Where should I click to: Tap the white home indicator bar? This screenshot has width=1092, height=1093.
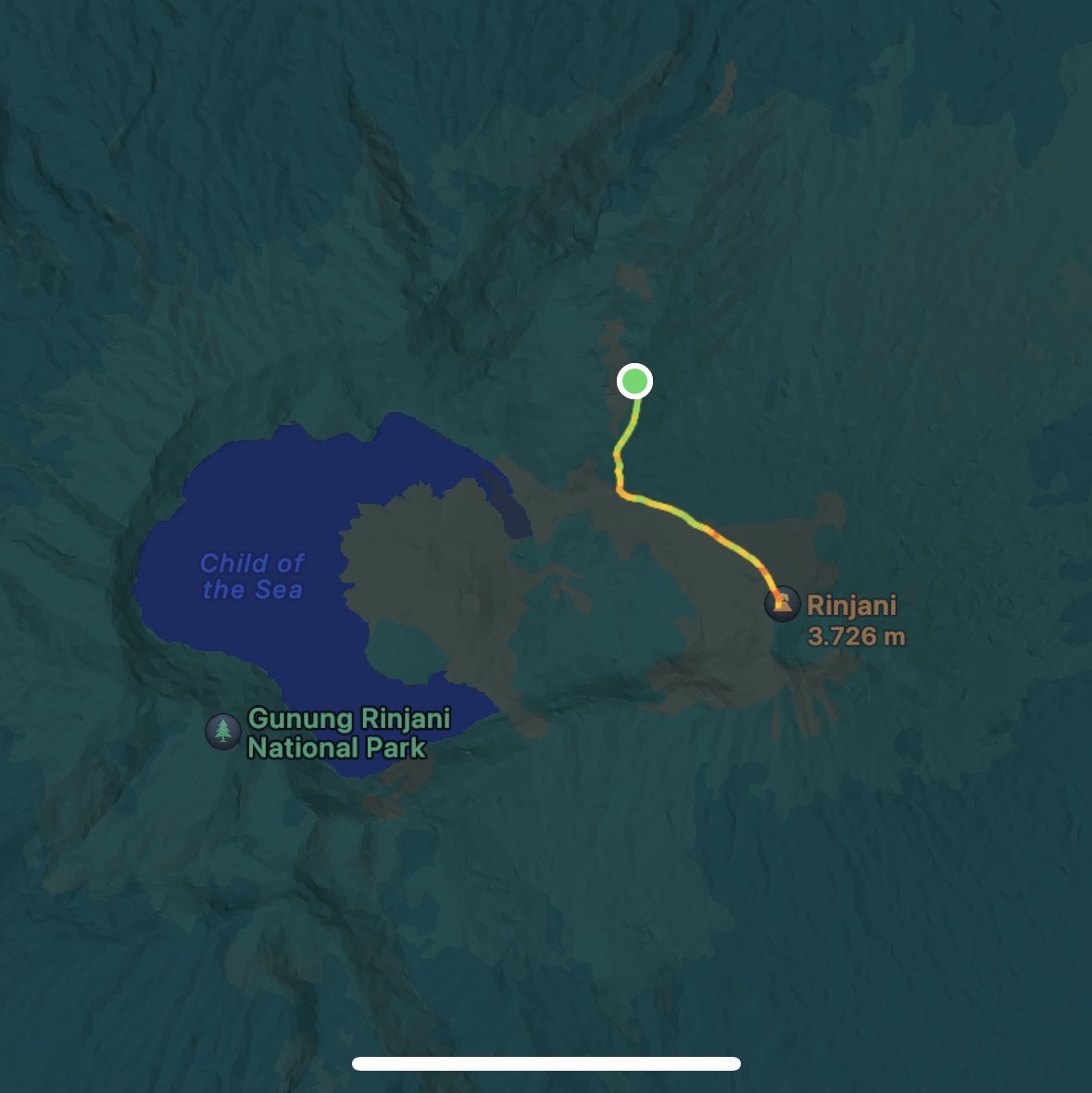point(546,1063)
